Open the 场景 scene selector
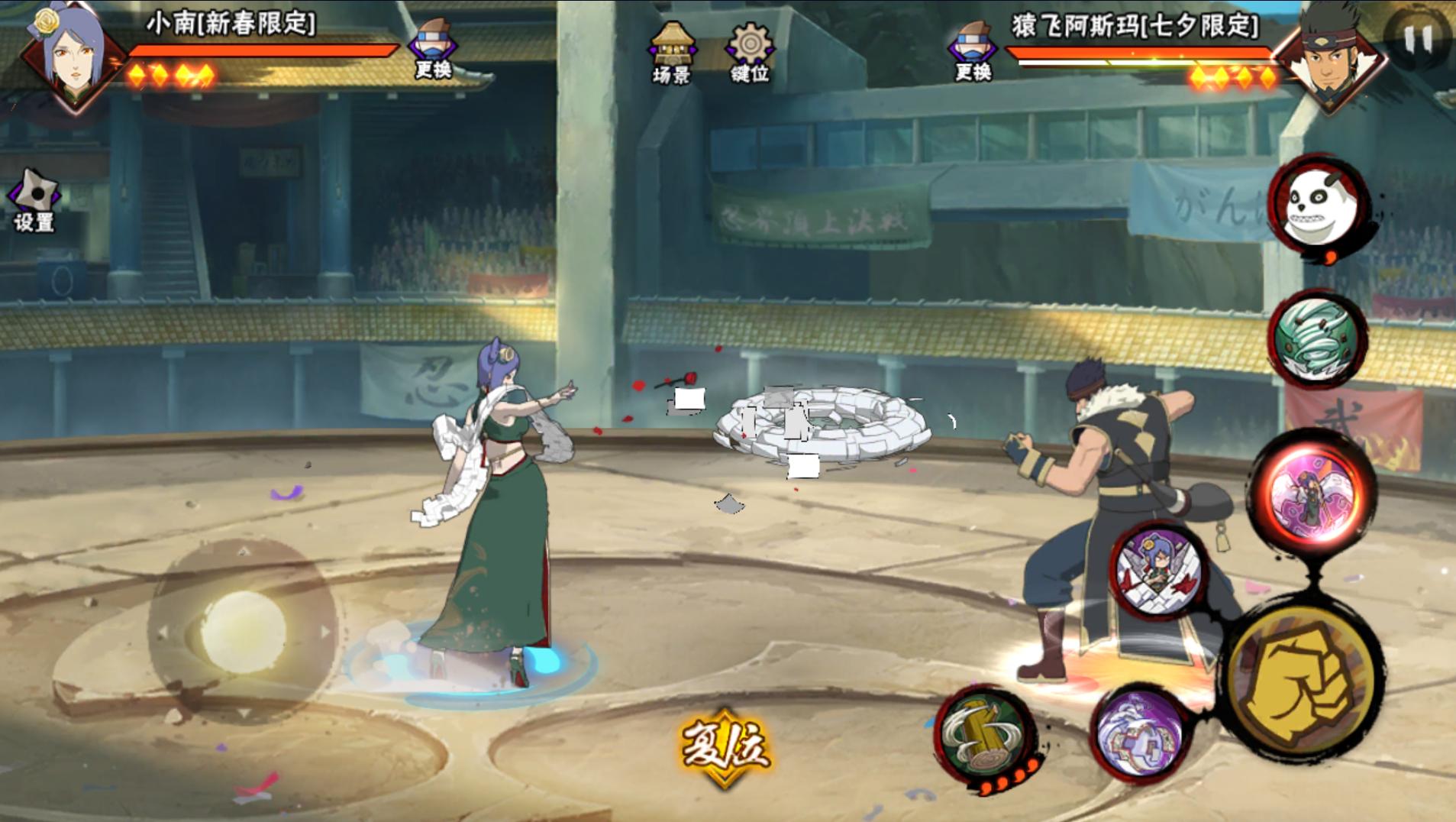Viewport: 1456px width, 822px height. click(x=671, y=52)
